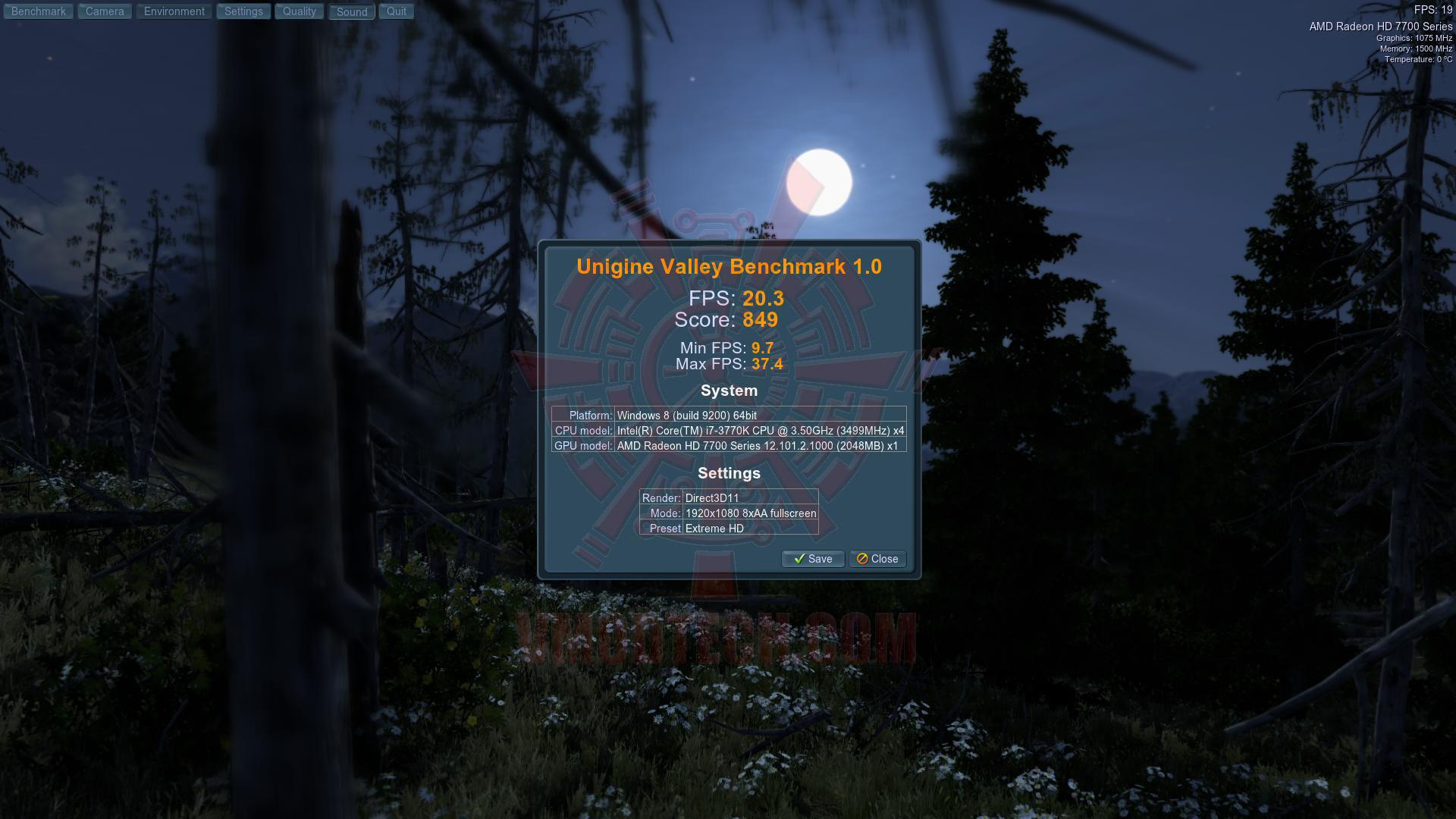1456x819 pixels.
Task: Open the Settings menu
Action: (x=243, y=11)
